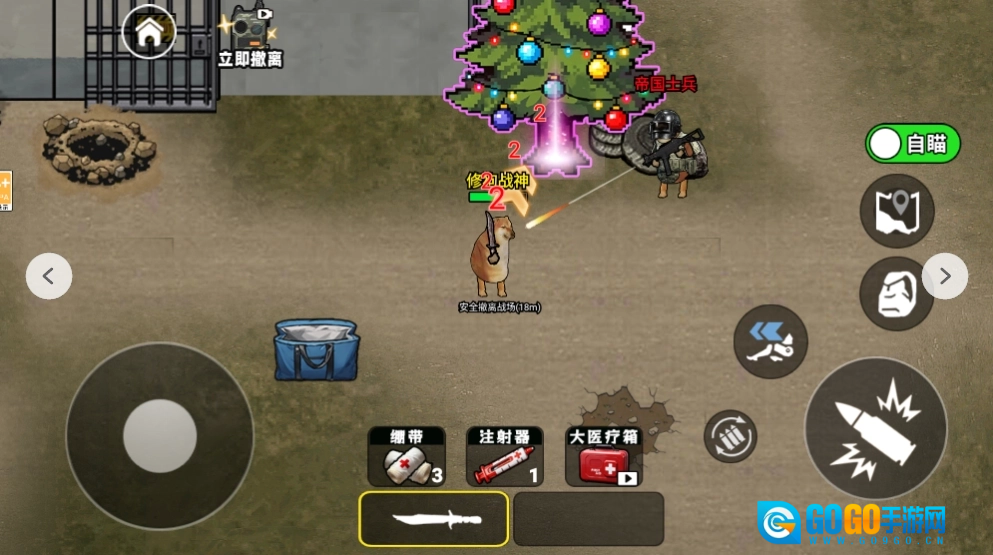Viewport: 993px width, 555px height.
Task: Tap the reload ammo button
Action: pyautogui.click(x=730, y=437)
